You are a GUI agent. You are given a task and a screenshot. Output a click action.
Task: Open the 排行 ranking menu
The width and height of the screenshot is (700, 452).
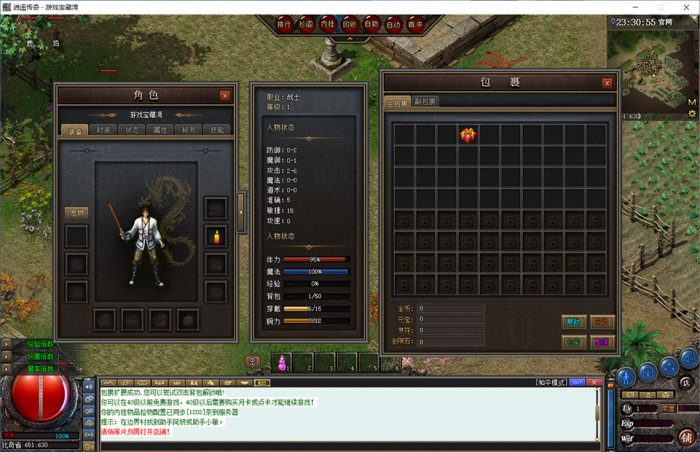pyautogui.click(x=284, y=23)
